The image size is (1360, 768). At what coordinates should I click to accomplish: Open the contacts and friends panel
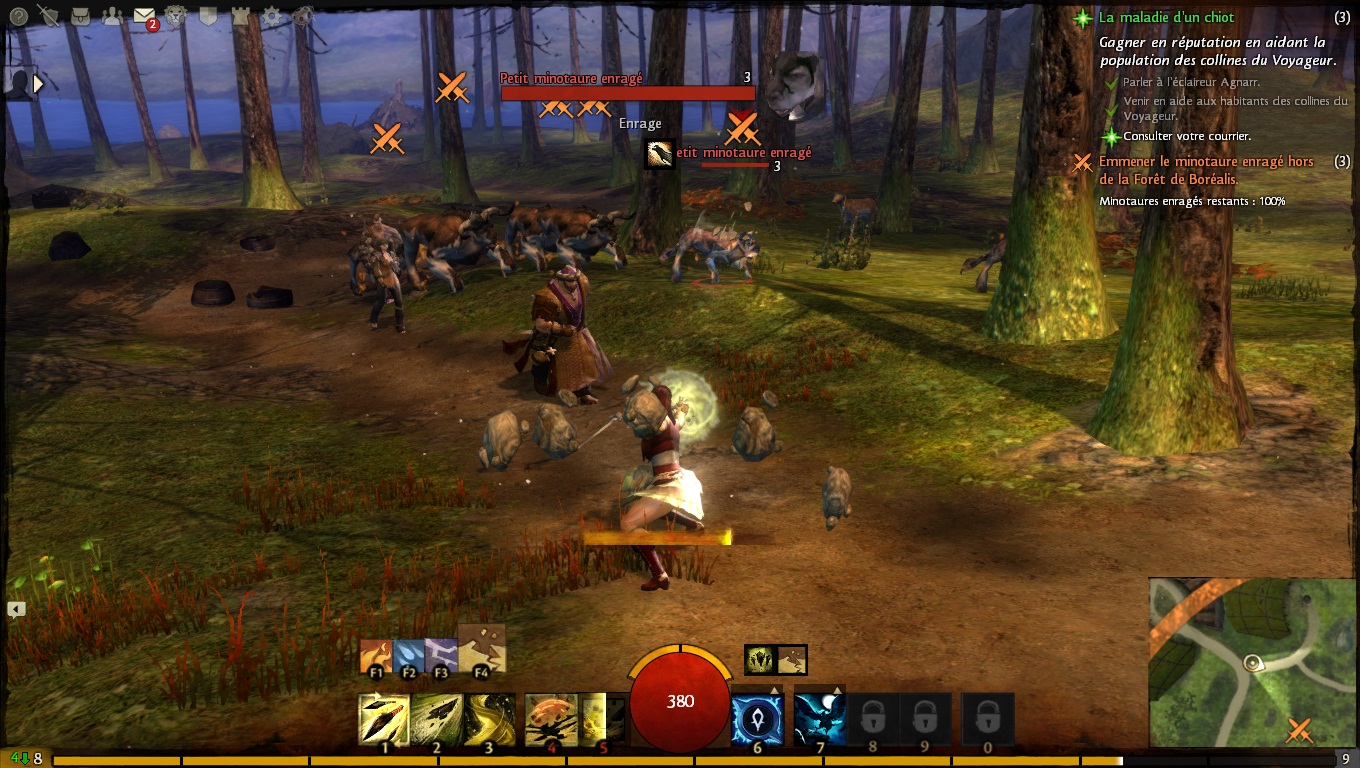[x=112, y=15]
